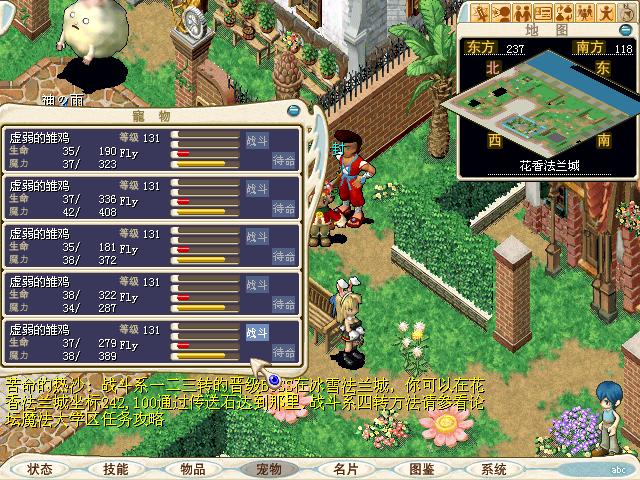640x480 pixels.
Task: Open the 图鉴 album menu
Action: (421, 468)
